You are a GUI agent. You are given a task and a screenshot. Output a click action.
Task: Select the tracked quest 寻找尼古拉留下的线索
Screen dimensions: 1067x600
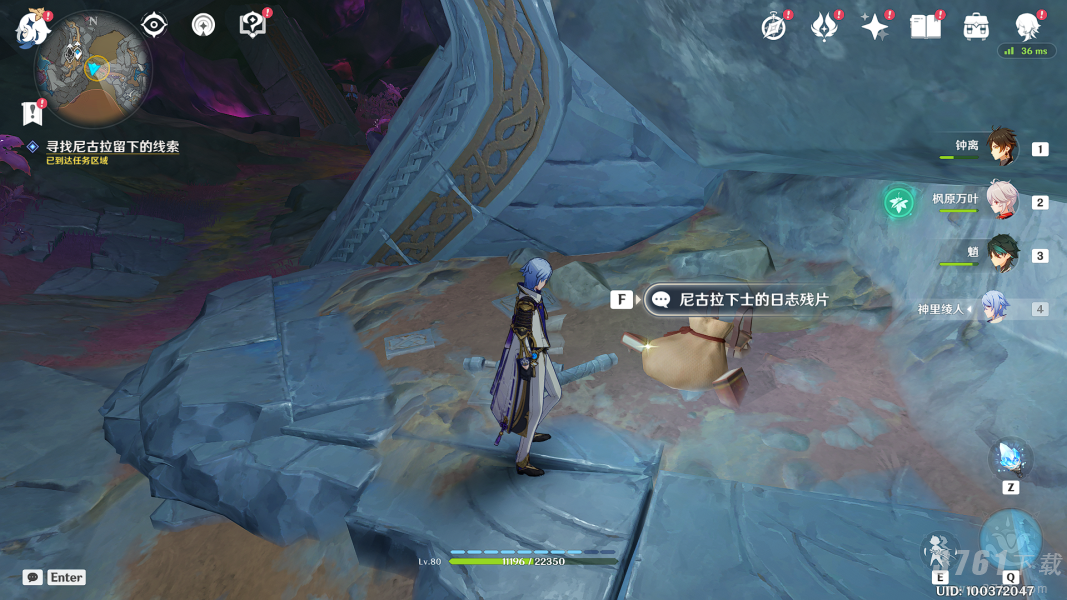coord(112,147)
